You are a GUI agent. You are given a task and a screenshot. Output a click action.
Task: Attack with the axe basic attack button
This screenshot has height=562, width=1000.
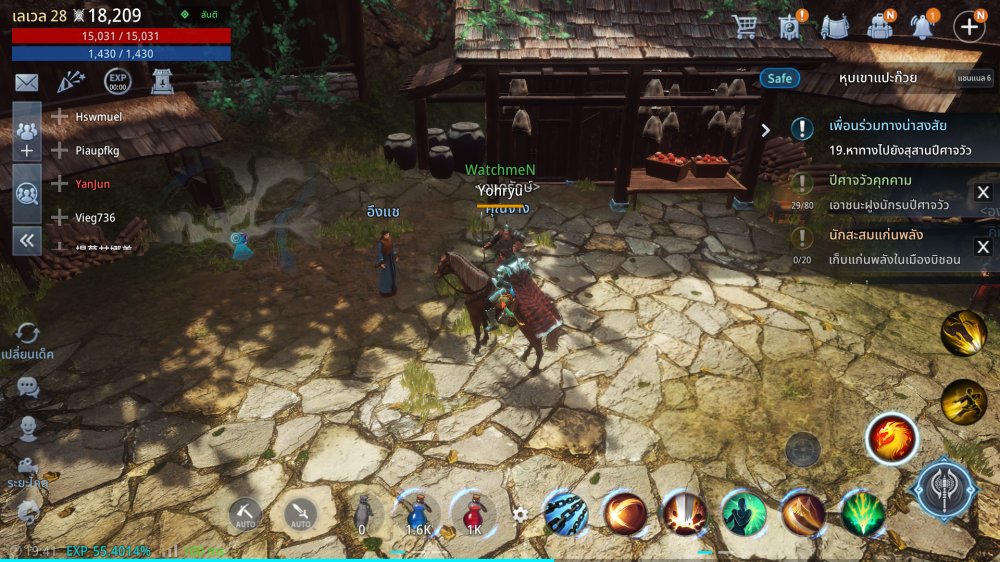click(x=945, y=490)
